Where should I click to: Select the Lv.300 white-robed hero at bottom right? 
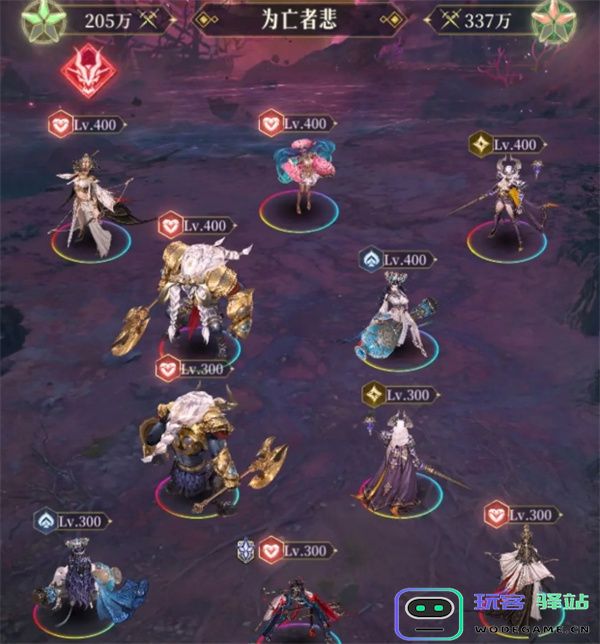[522, 572]
